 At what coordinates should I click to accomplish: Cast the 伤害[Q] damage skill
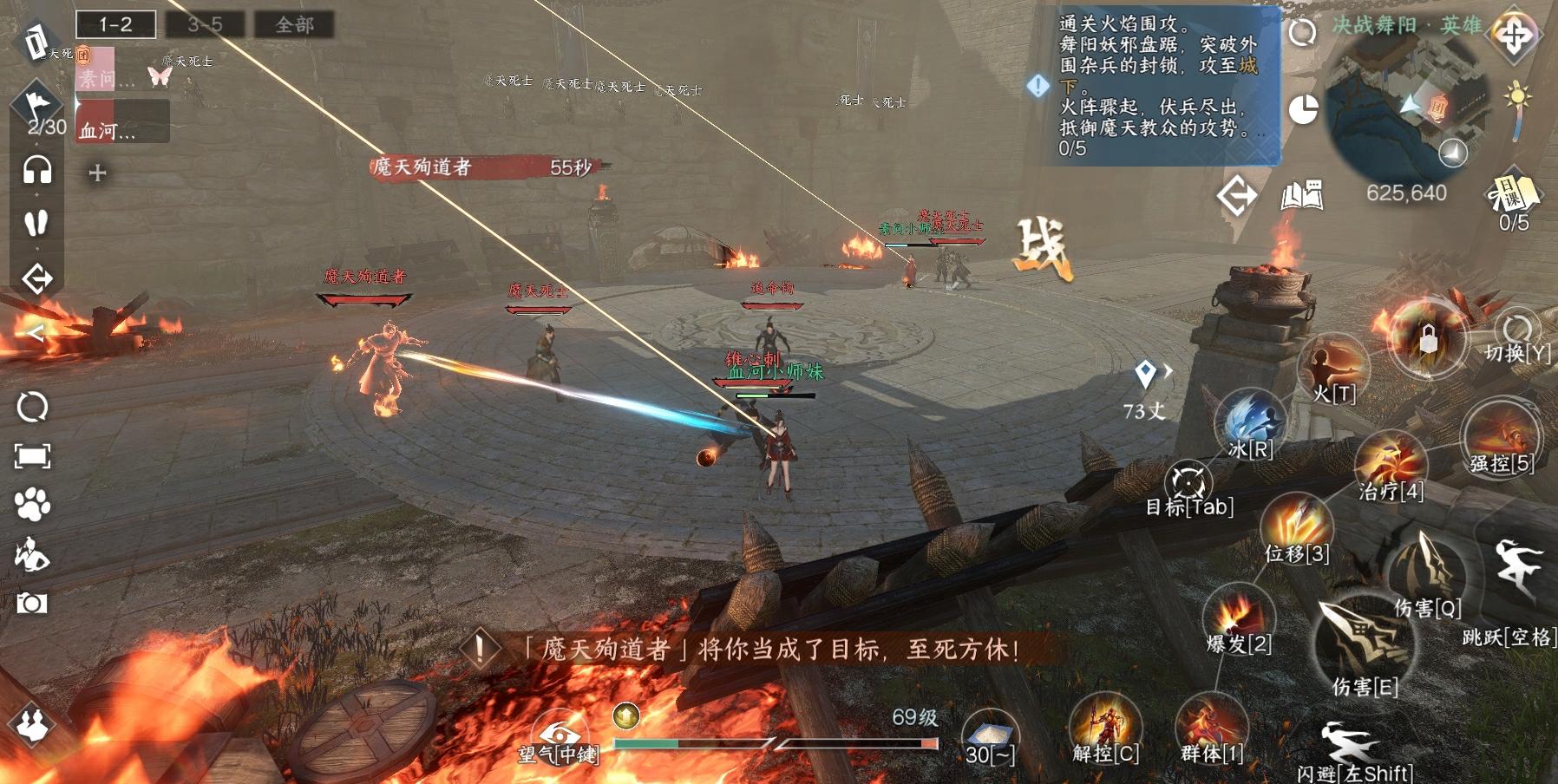[1427, 572]
